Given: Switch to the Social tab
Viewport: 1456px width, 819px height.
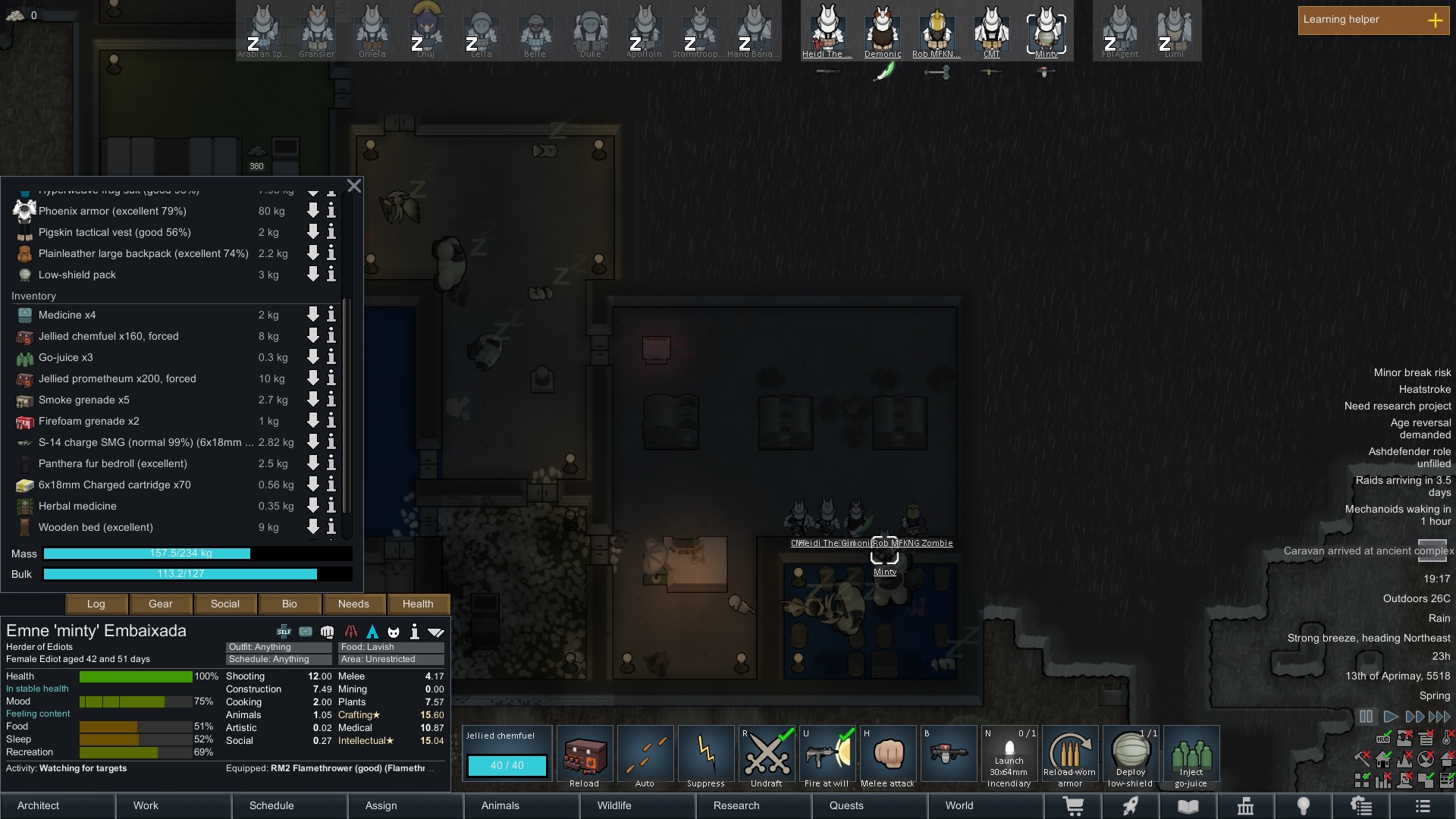Looking at the screenshot, I should (x=225, y=604).
